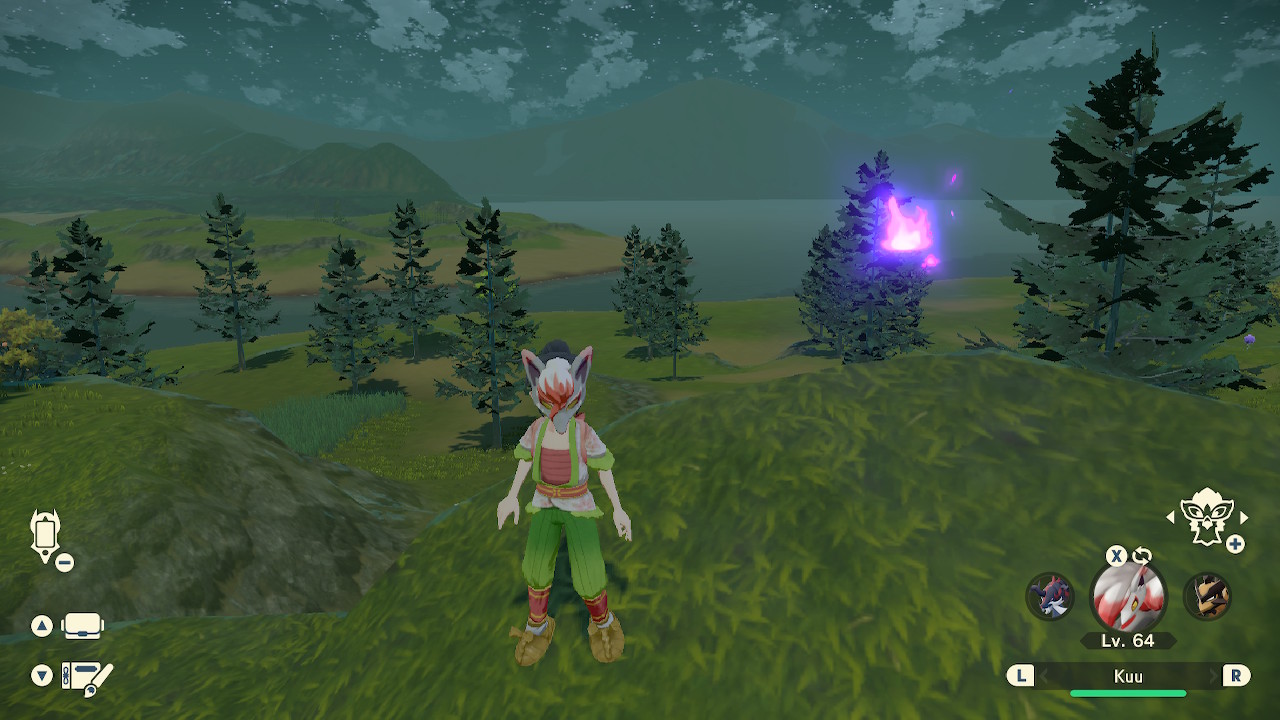Screen dimensions: 1280x720
Task: Select the white-and-red Kuu portrait
Action: tap(1128, 597)
